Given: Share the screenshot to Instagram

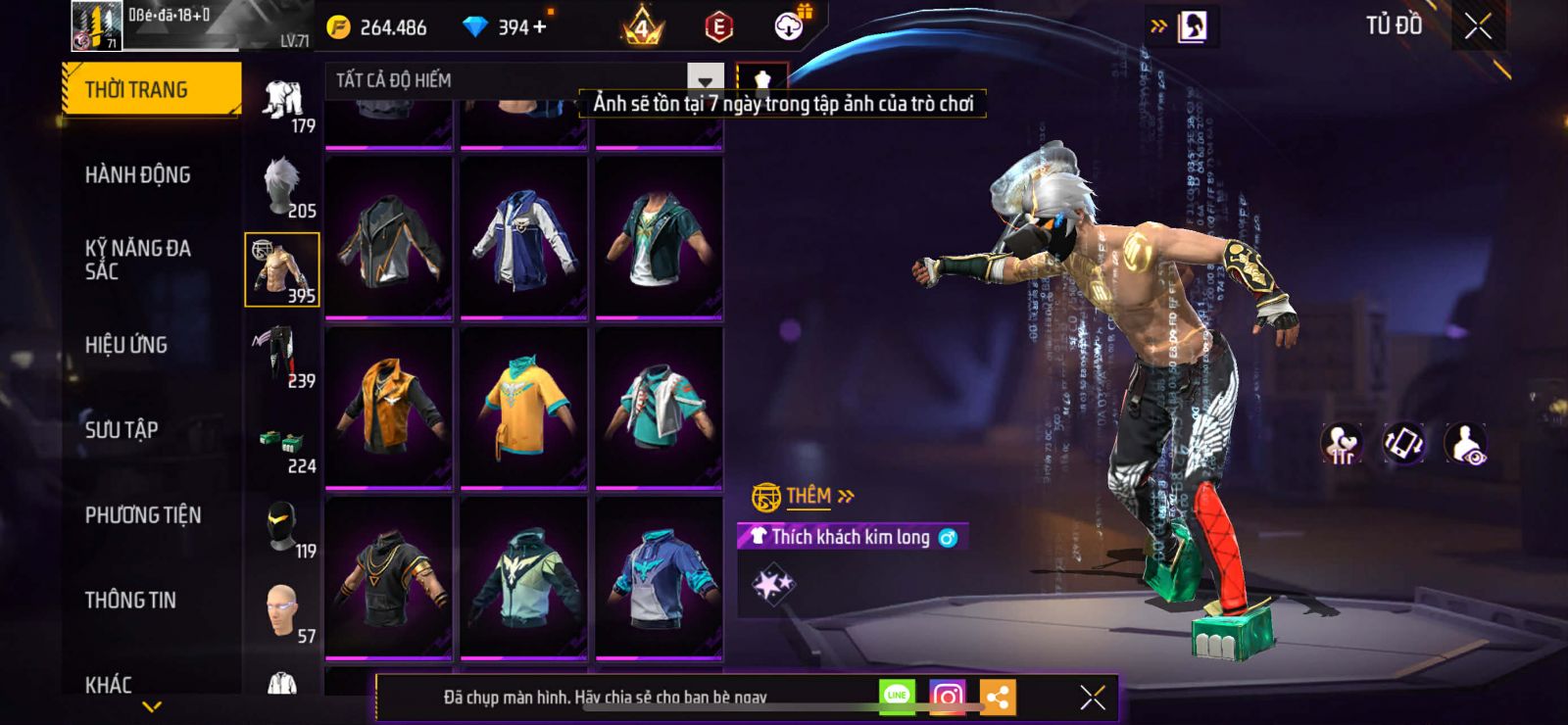Looking at the screenshot, I should point(947,698).
